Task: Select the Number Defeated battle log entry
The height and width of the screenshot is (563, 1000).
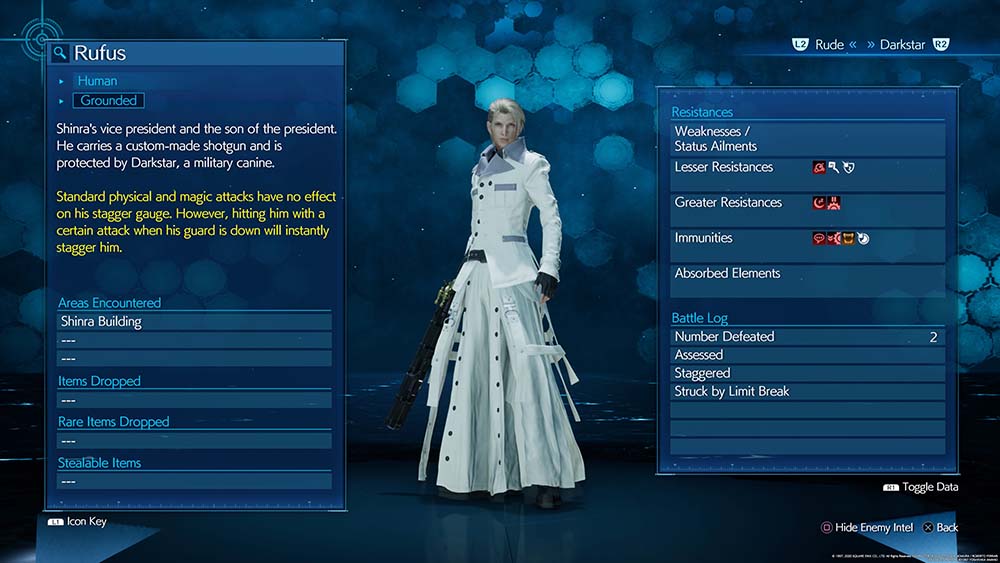Action: tap(806, 337)
